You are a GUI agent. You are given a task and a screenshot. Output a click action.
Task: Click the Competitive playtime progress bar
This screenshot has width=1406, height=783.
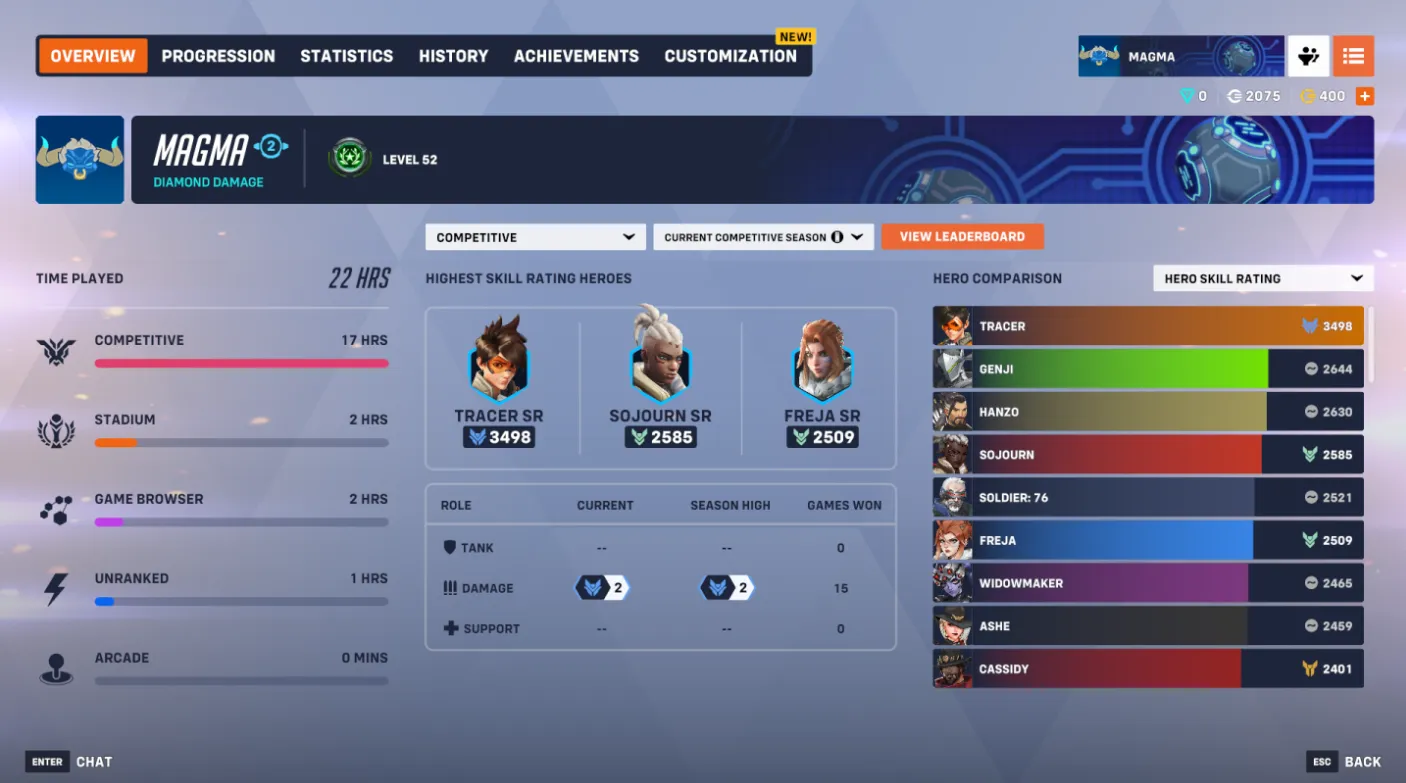click(x=241, y=363)
